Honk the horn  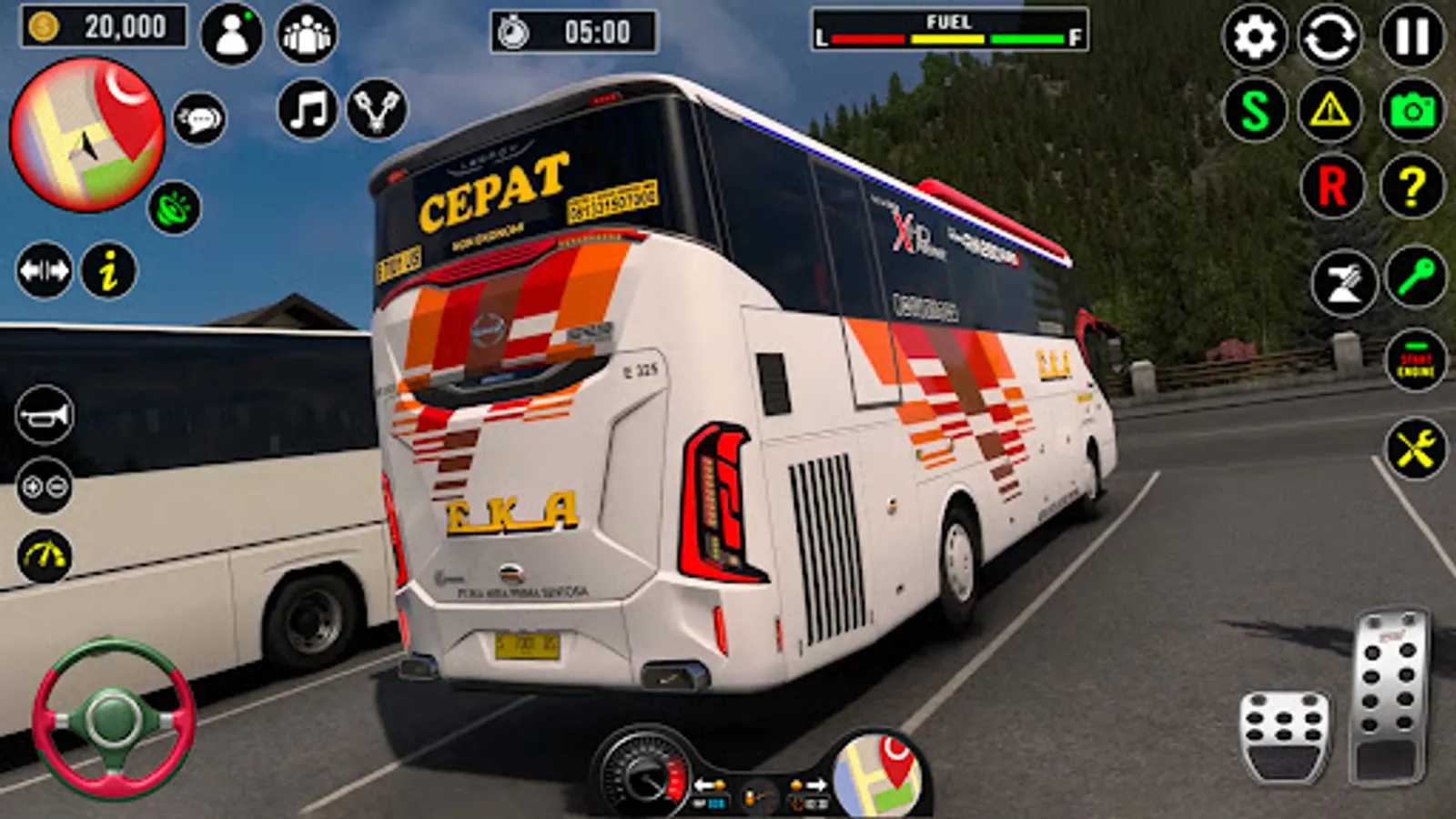click(44, 416)
